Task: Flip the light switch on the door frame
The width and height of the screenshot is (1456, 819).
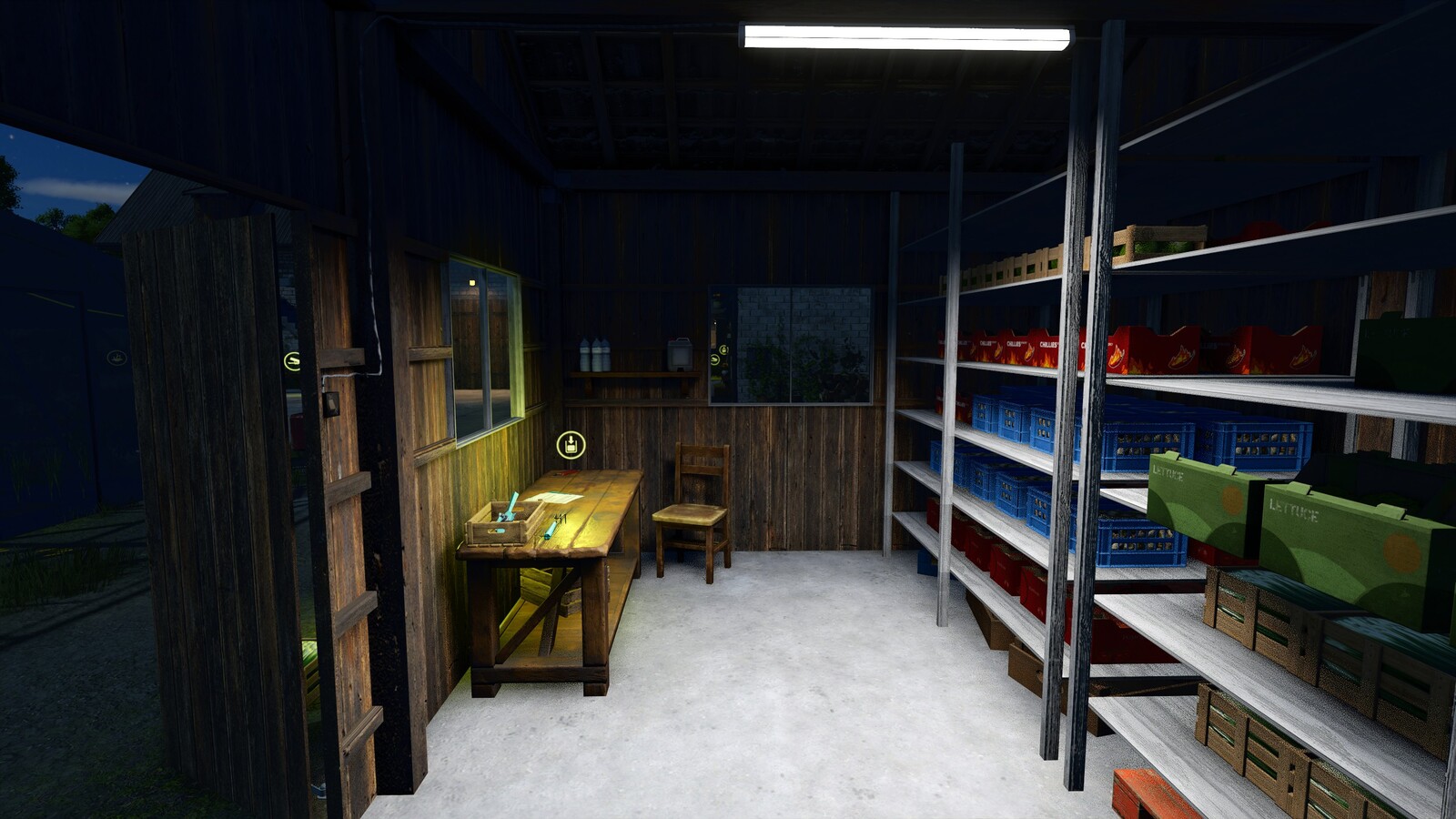Action: (331, 404)
